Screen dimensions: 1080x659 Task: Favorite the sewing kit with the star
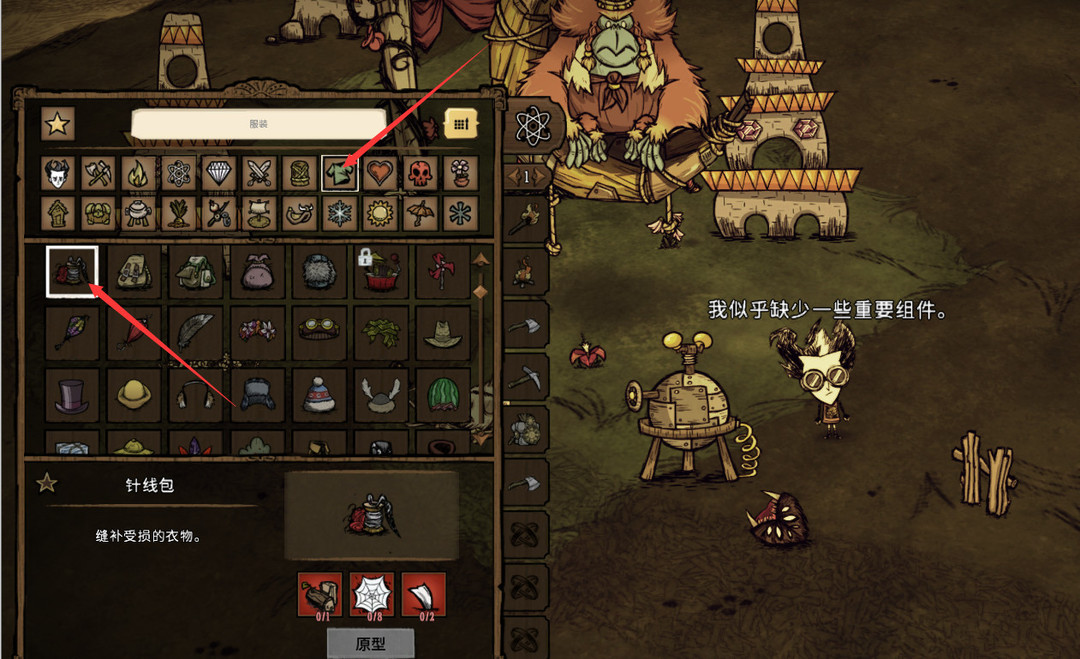click(46, 484)
